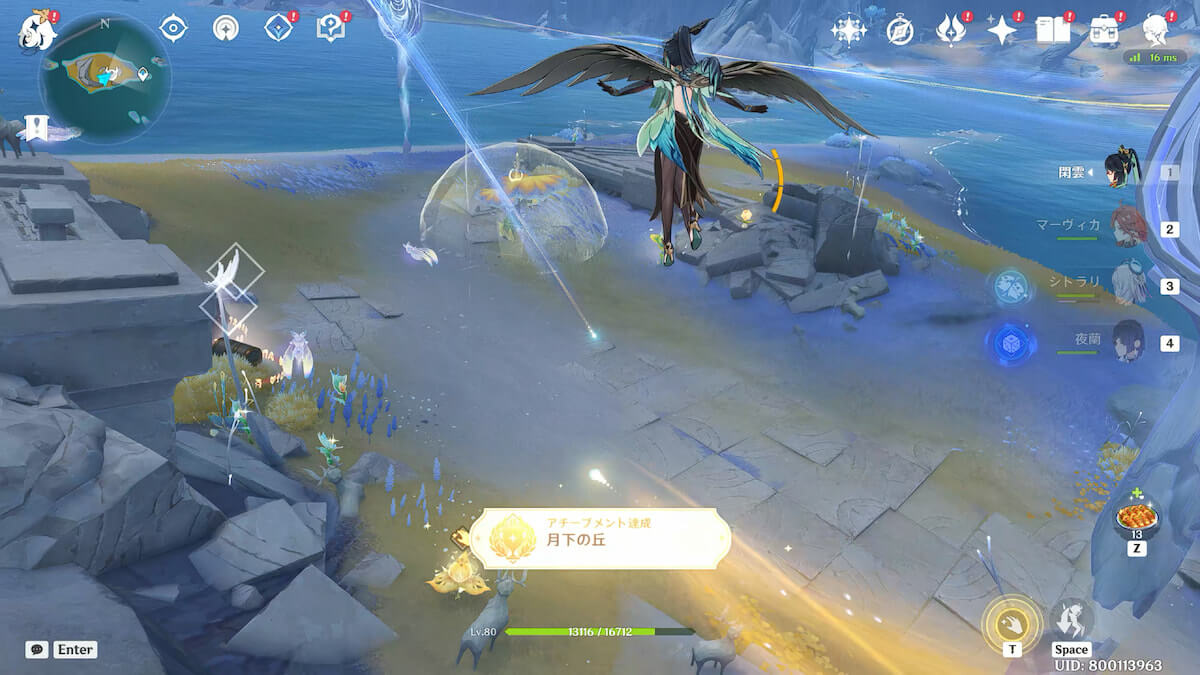Switch to party member 閑雲
Screen dimensions: 1200x675
click(1123, 171)
